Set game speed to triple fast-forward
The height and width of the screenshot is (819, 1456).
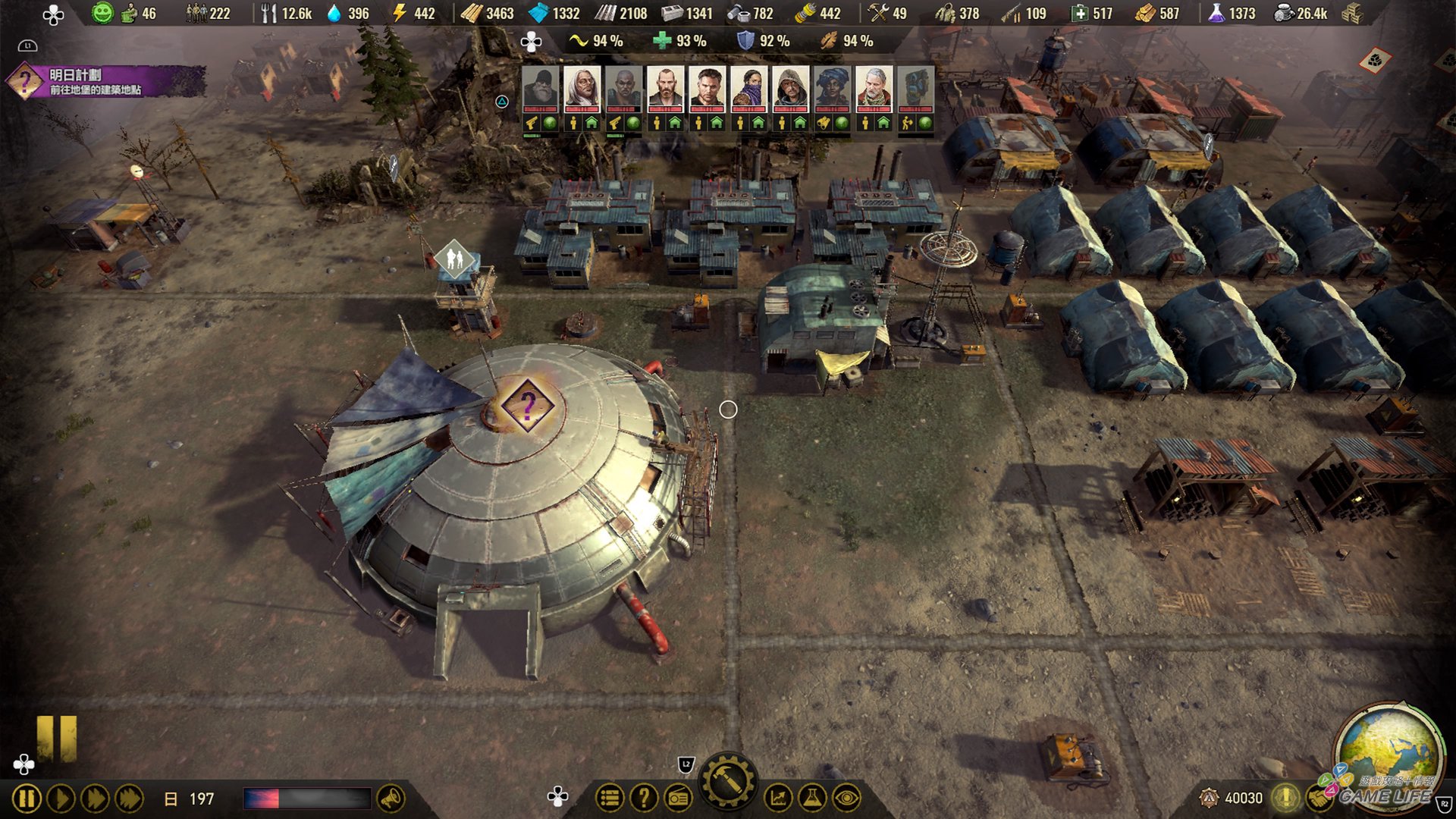pyautogui.click(x=129, y=799)
